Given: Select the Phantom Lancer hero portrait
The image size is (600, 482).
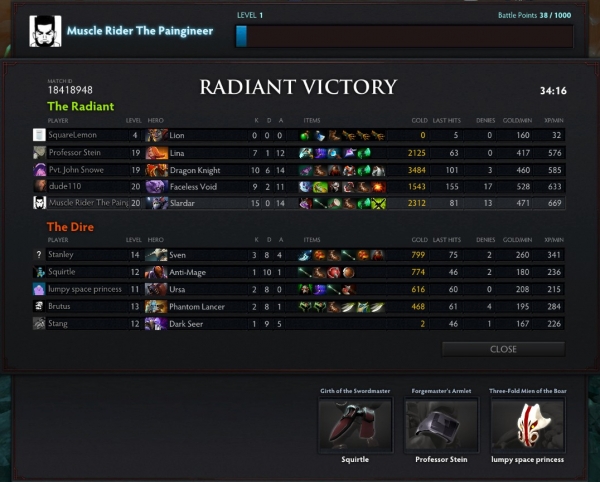Looking at the screenshot, I should coord(156,306).
